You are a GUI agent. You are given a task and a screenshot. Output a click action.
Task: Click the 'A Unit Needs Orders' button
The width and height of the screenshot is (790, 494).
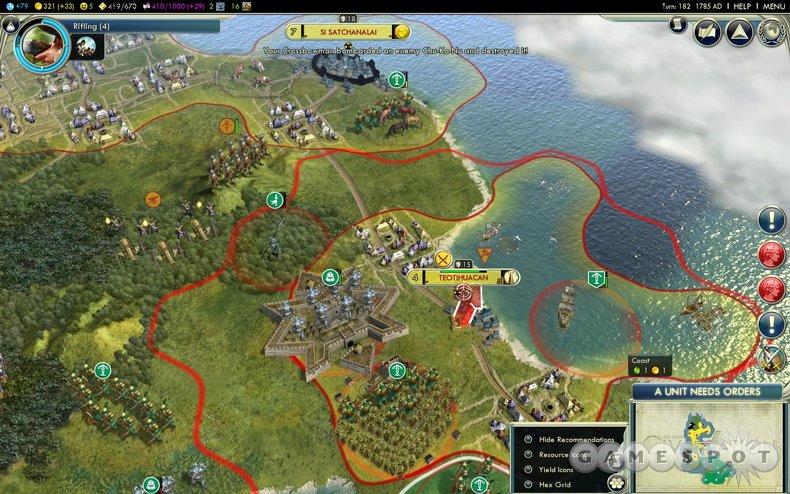tap(707, 393)
